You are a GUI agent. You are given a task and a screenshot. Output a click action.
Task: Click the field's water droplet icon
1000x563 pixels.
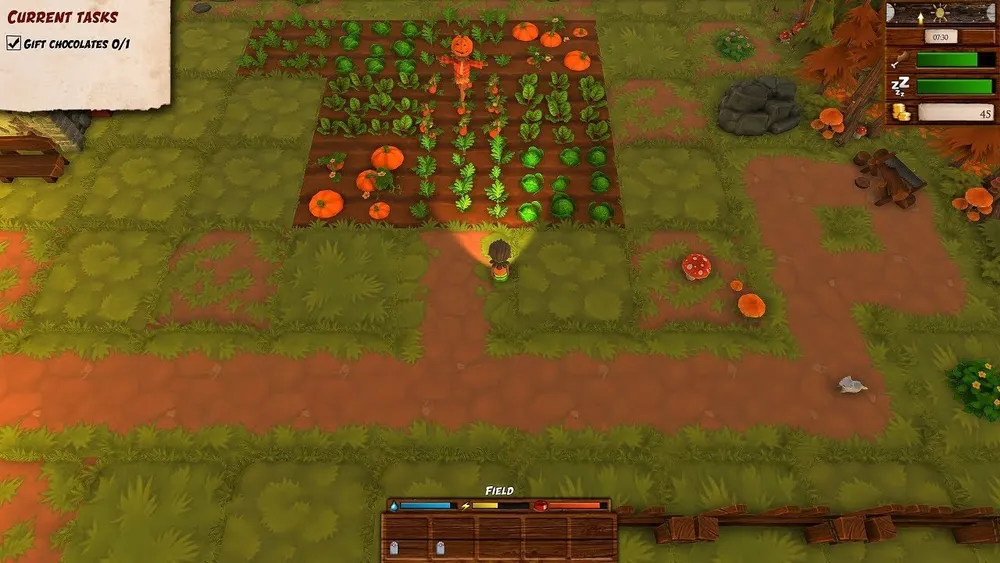pyautogui.click(x=393, y=506)
